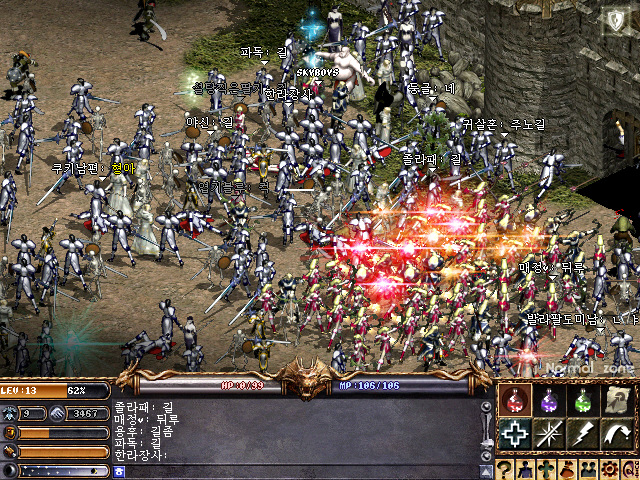640x480 pixels.
Task: Click the chat input field
Action: pyautogui.click(x=300, y=469)
